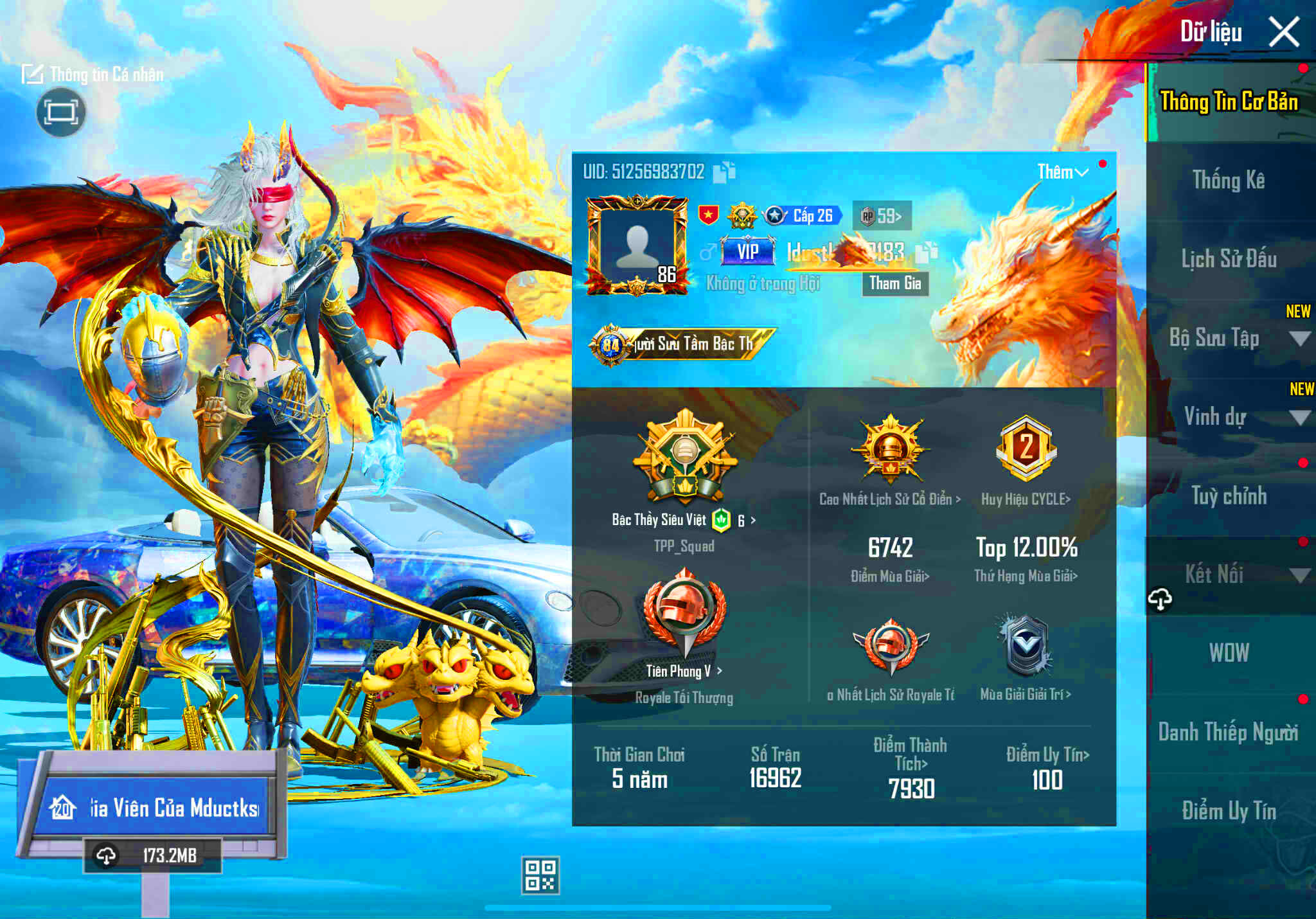Switch to the Thống Kê tab

1229,179
